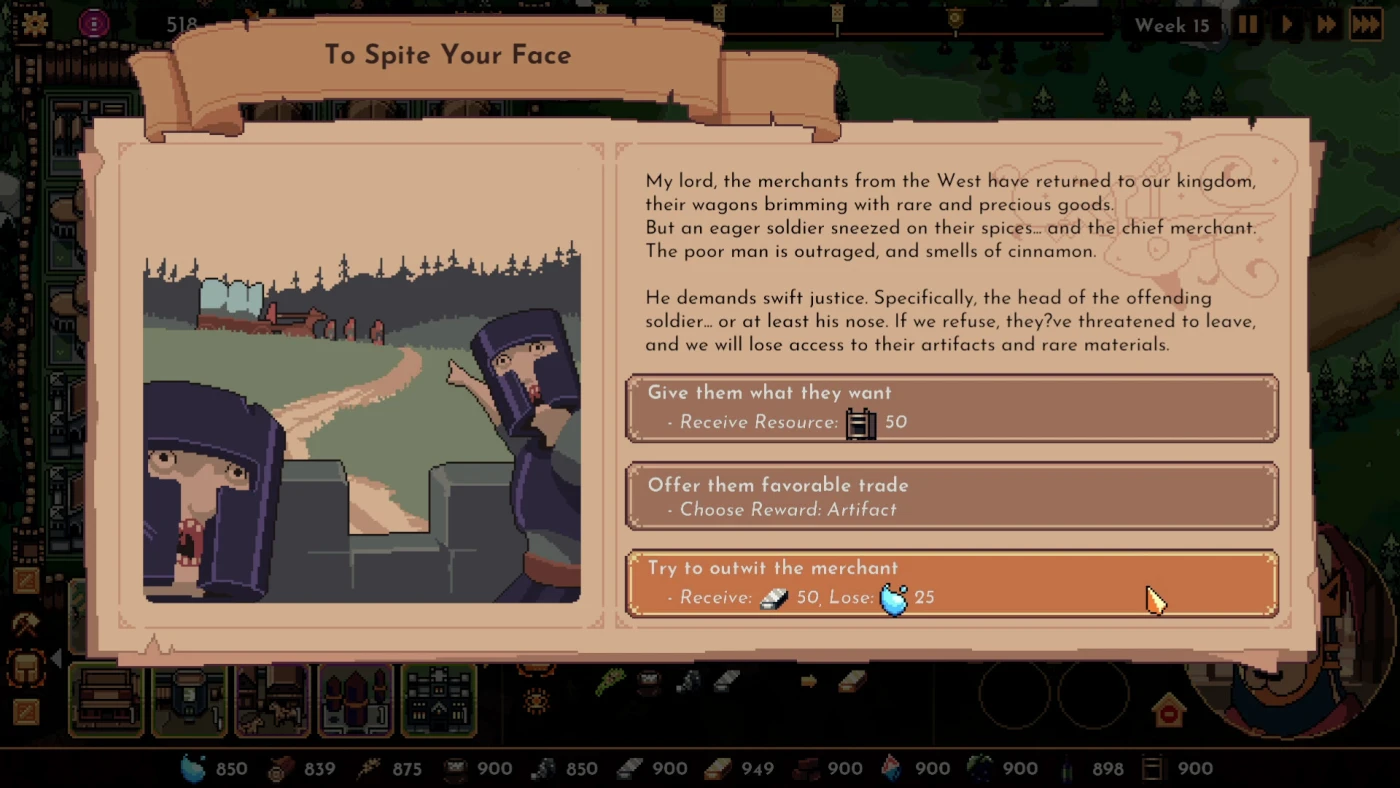Open the gear settings menu
Viewport: 1400px width, 788px height.
click(x=35, y=24)
